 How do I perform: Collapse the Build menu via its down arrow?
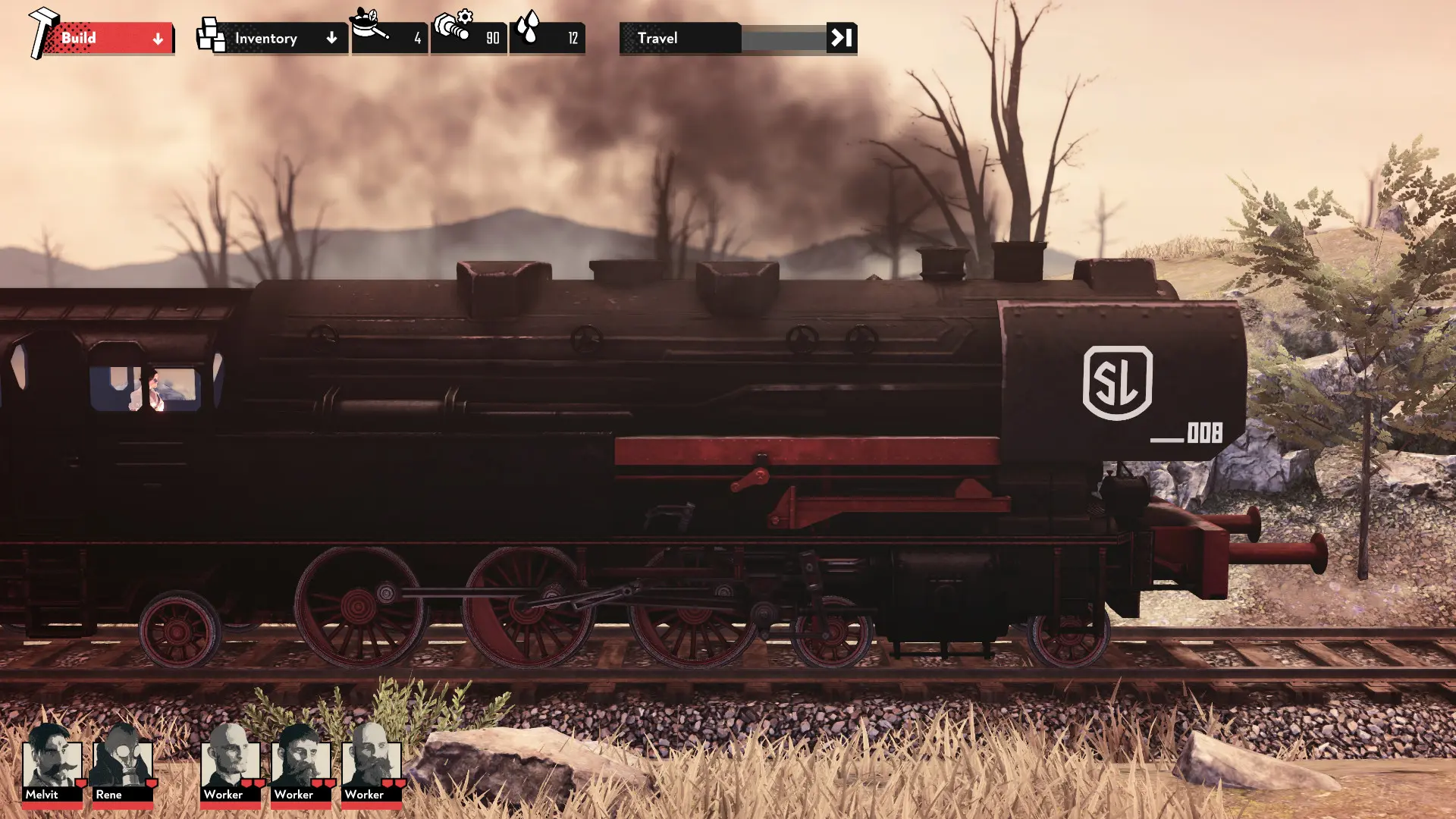(157, 39)
